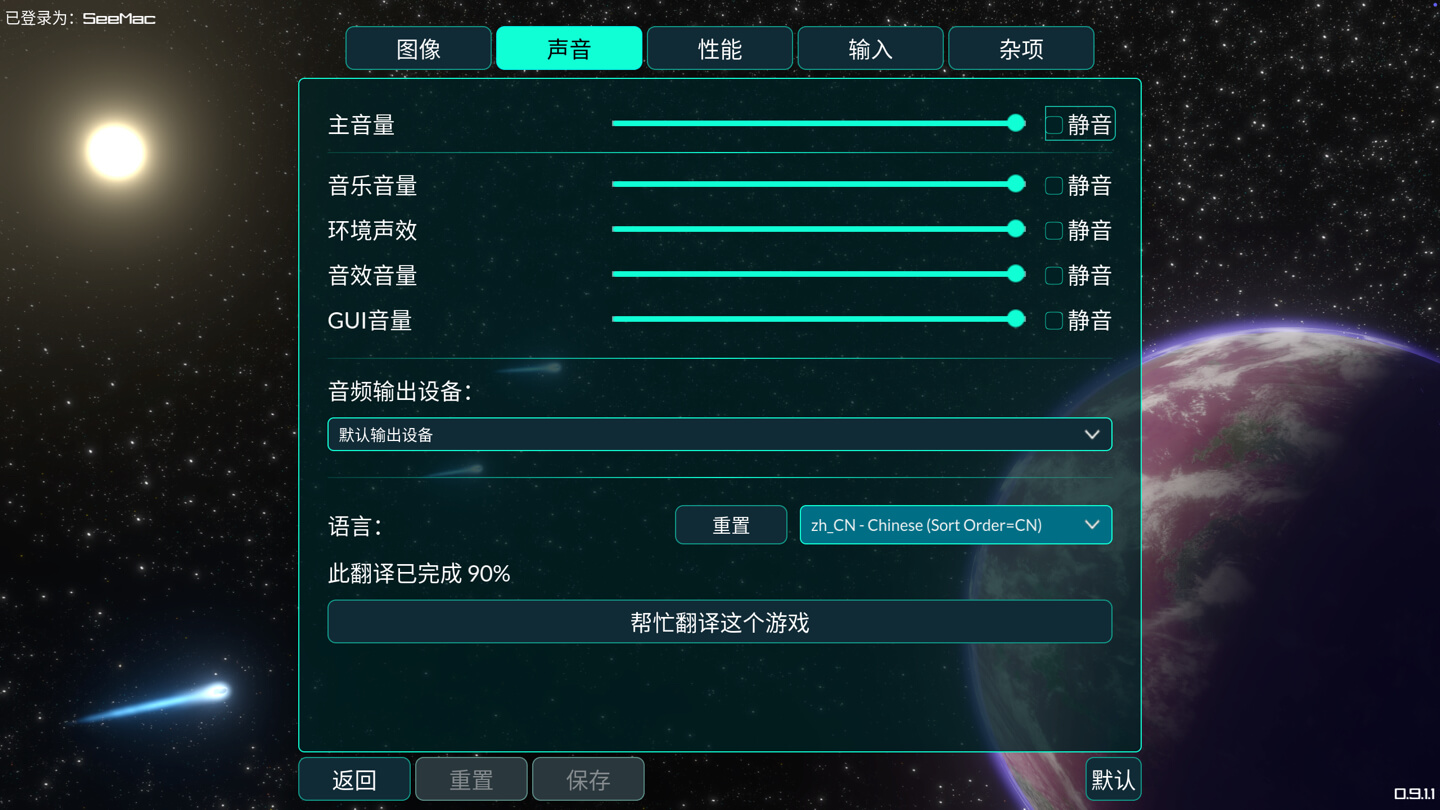Show the 杂项 tab
This screenshot has width=1440, height=810.
pyautogui.click(x=1021, y=49)
